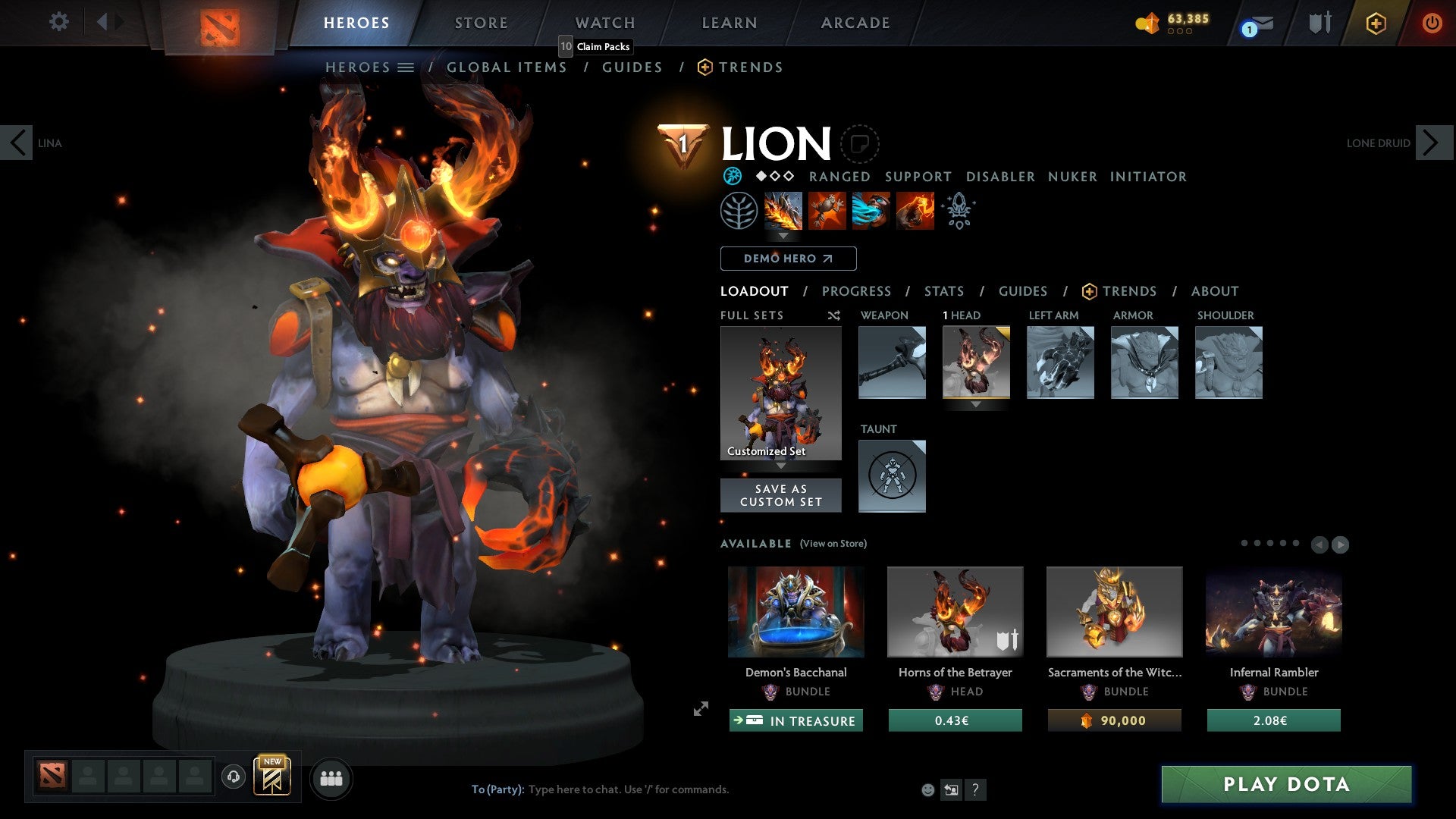
Task: Power off via the logout icon
Action: point(1432,23)
